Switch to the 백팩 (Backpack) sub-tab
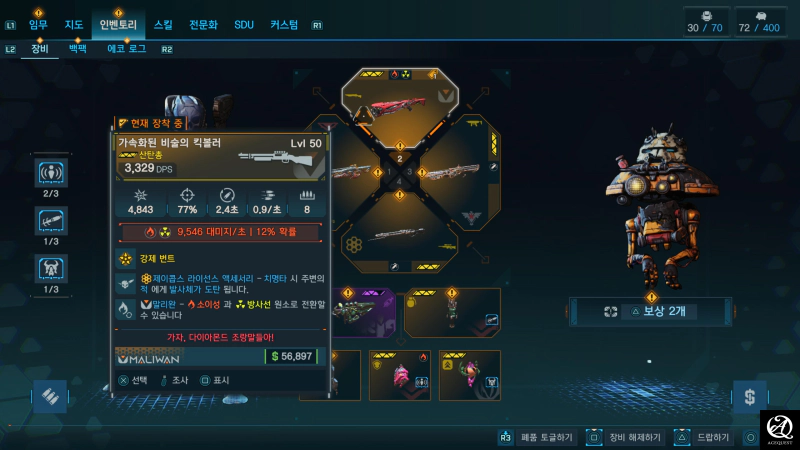Viewport: 800px width, 450px height. pyautogui.click(x=78, y=48)
